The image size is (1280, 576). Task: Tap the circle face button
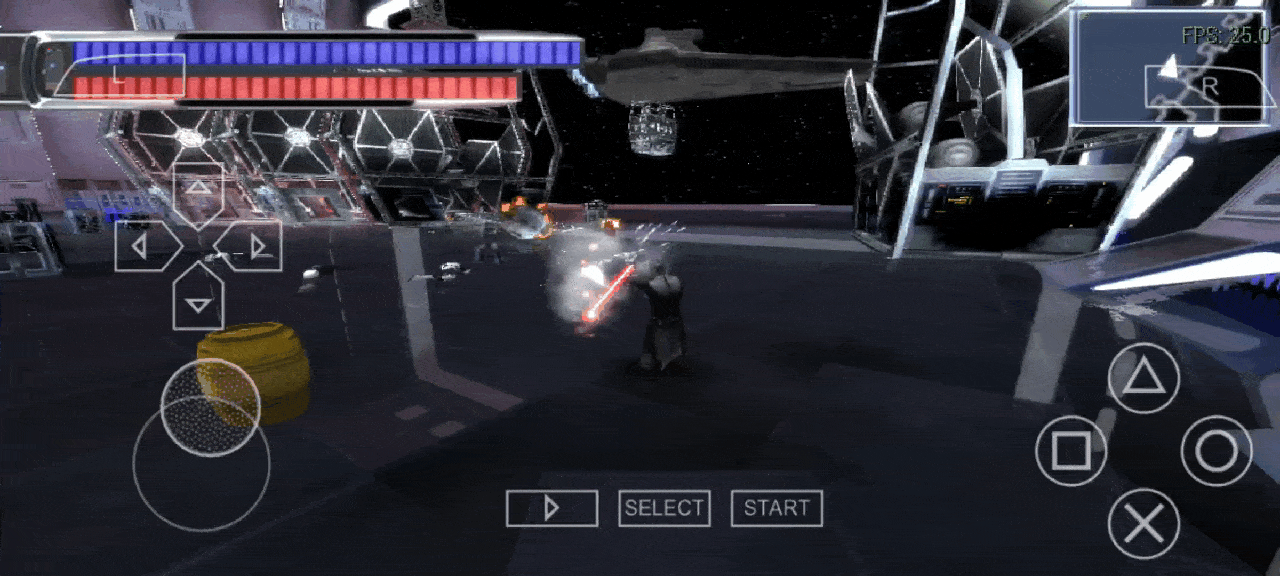[x=1216, y=451]
